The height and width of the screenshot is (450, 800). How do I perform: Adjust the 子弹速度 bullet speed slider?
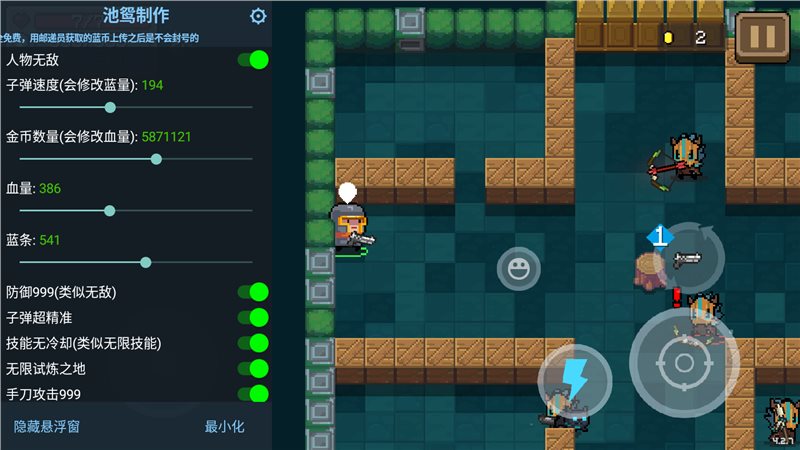[110, 107]
